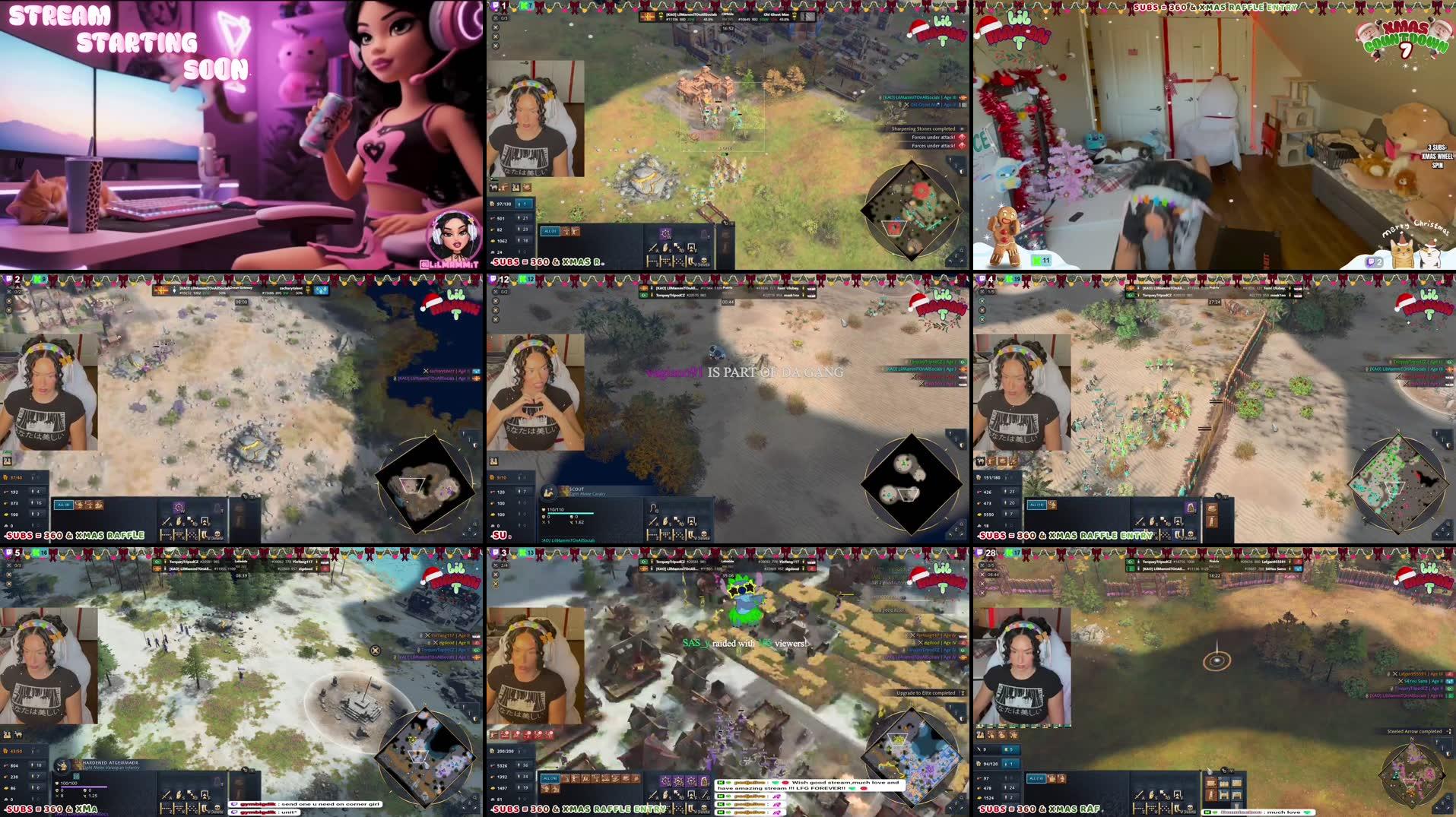Click the Scout's 110/110 health bar
Screen dimensions: 1456x817
[569, 511]
